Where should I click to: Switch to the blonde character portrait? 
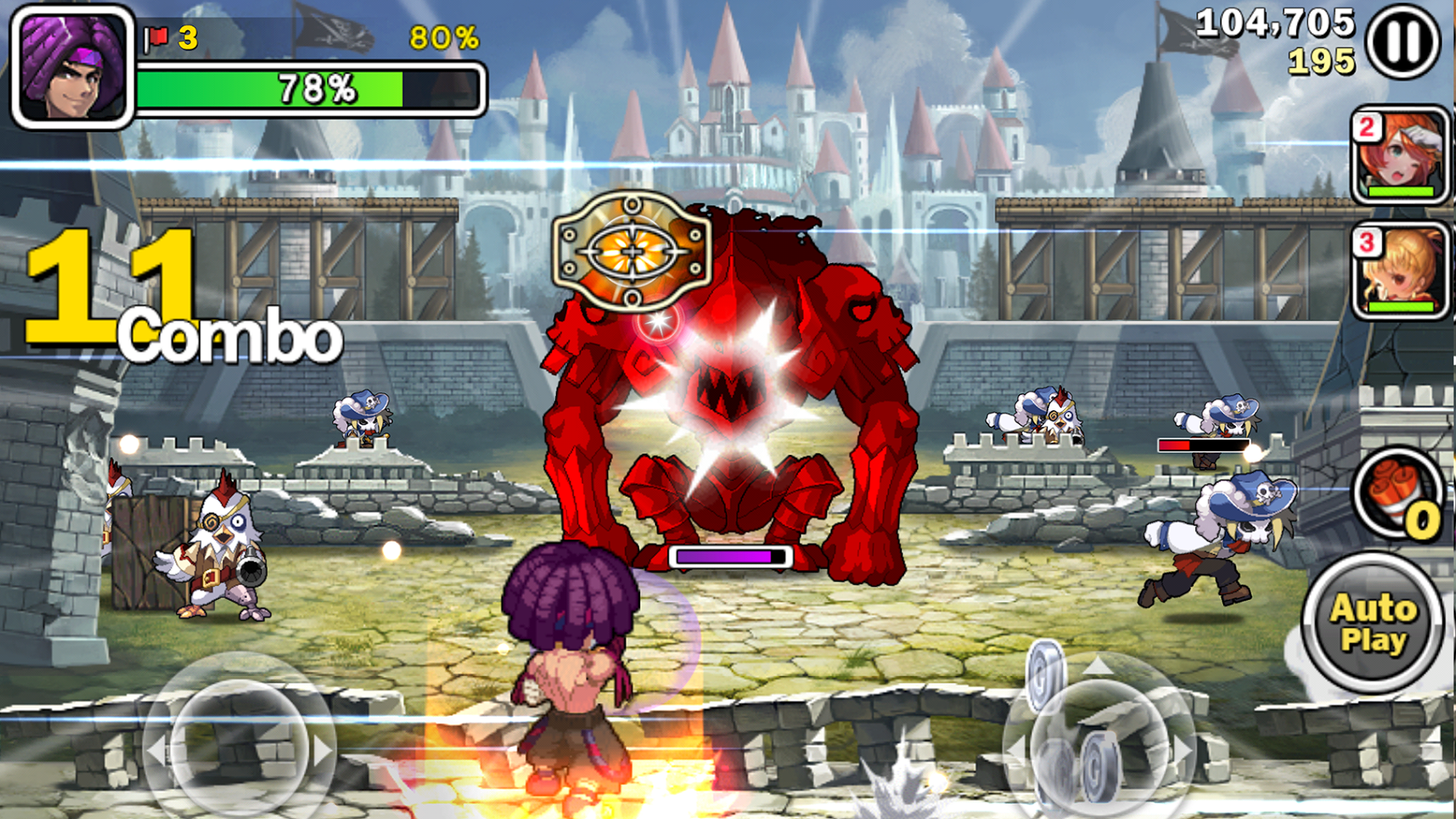coord(1401,271)
